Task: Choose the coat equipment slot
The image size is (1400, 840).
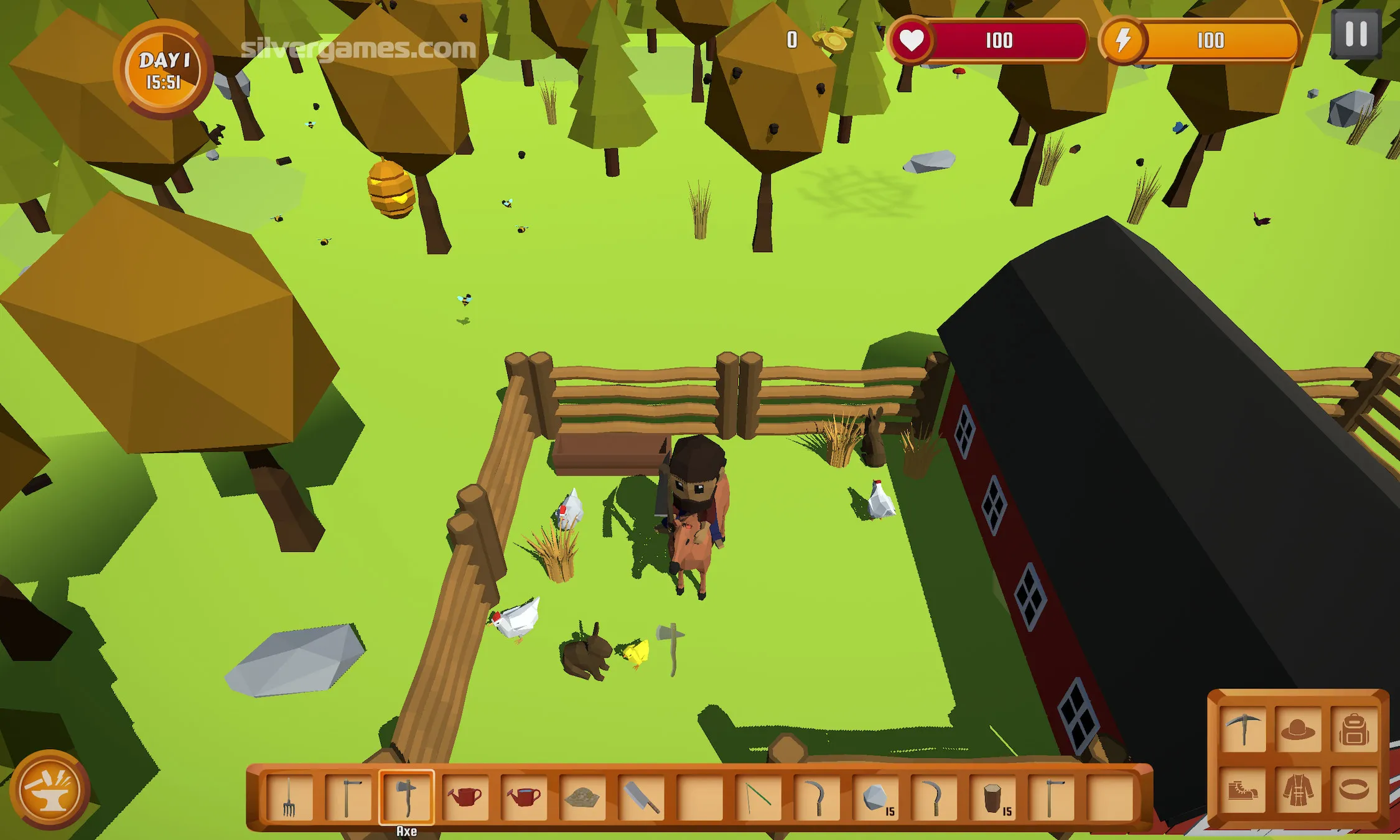Action: click(1297, 790)
